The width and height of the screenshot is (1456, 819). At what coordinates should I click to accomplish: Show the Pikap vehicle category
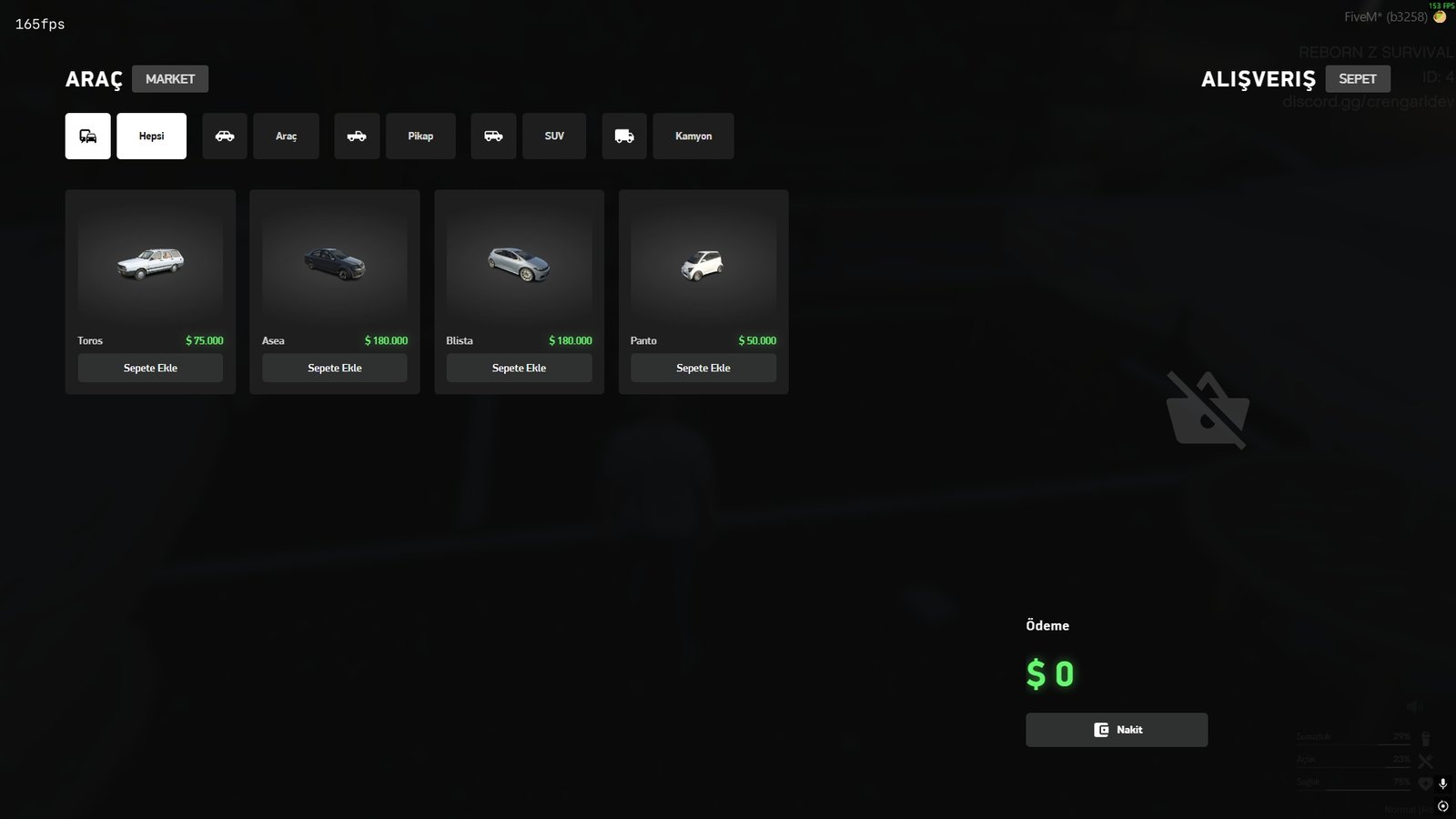click(x=420, y=136)
